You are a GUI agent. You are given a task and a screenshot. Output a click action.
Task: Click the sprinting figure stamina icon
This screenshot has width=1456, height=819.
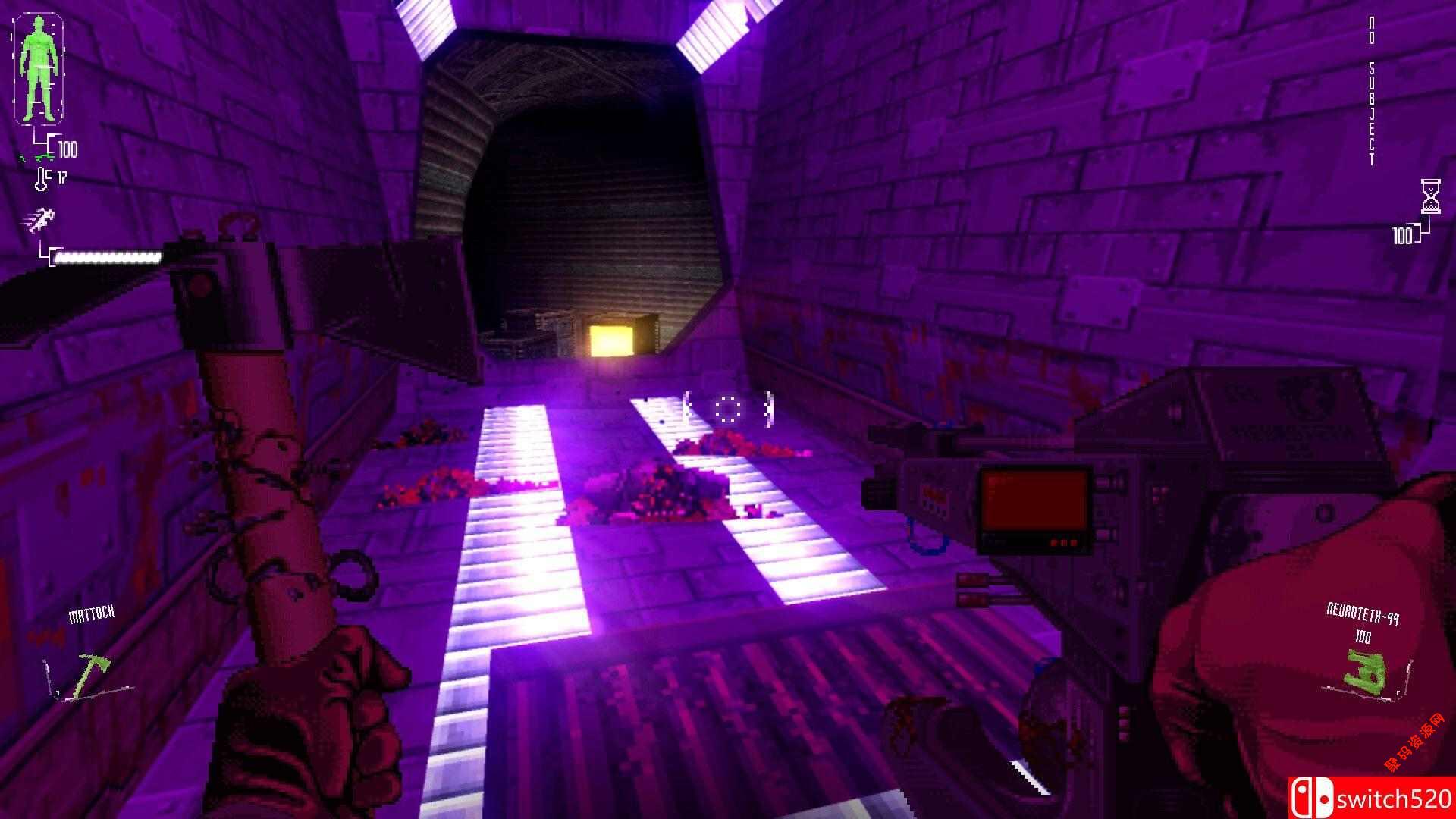(39, 220)
